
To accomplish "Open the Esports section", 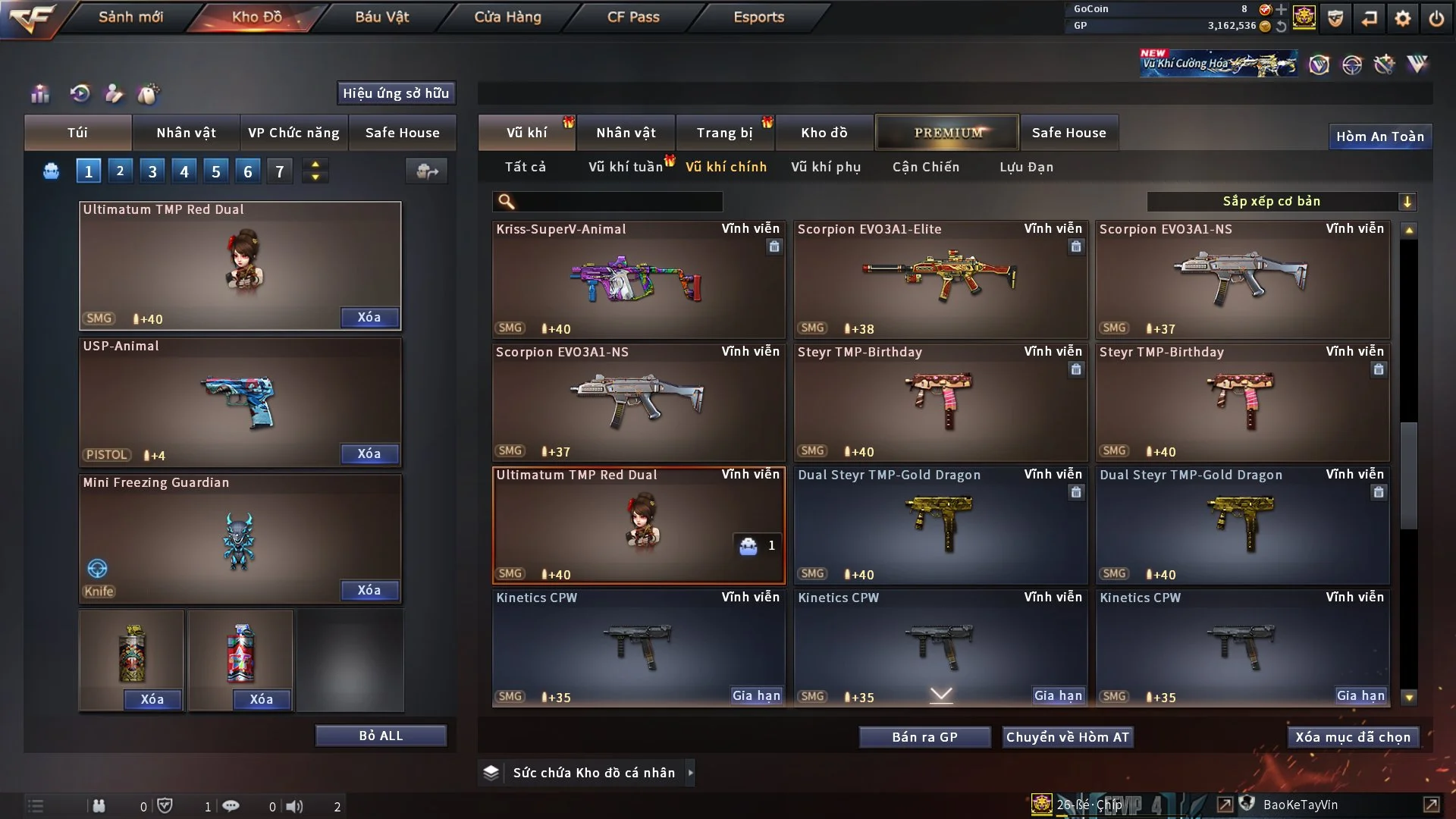I will (758, 17).
